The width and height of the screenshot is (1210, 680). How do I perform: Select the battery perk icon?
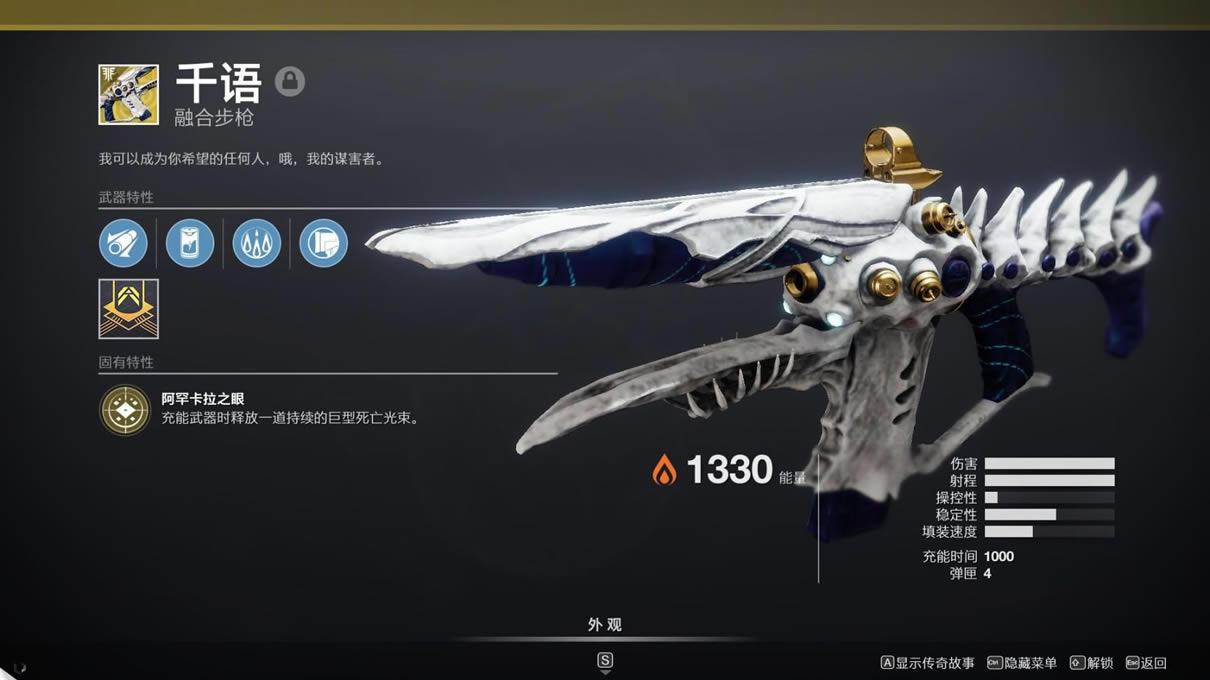coord(190,243)
